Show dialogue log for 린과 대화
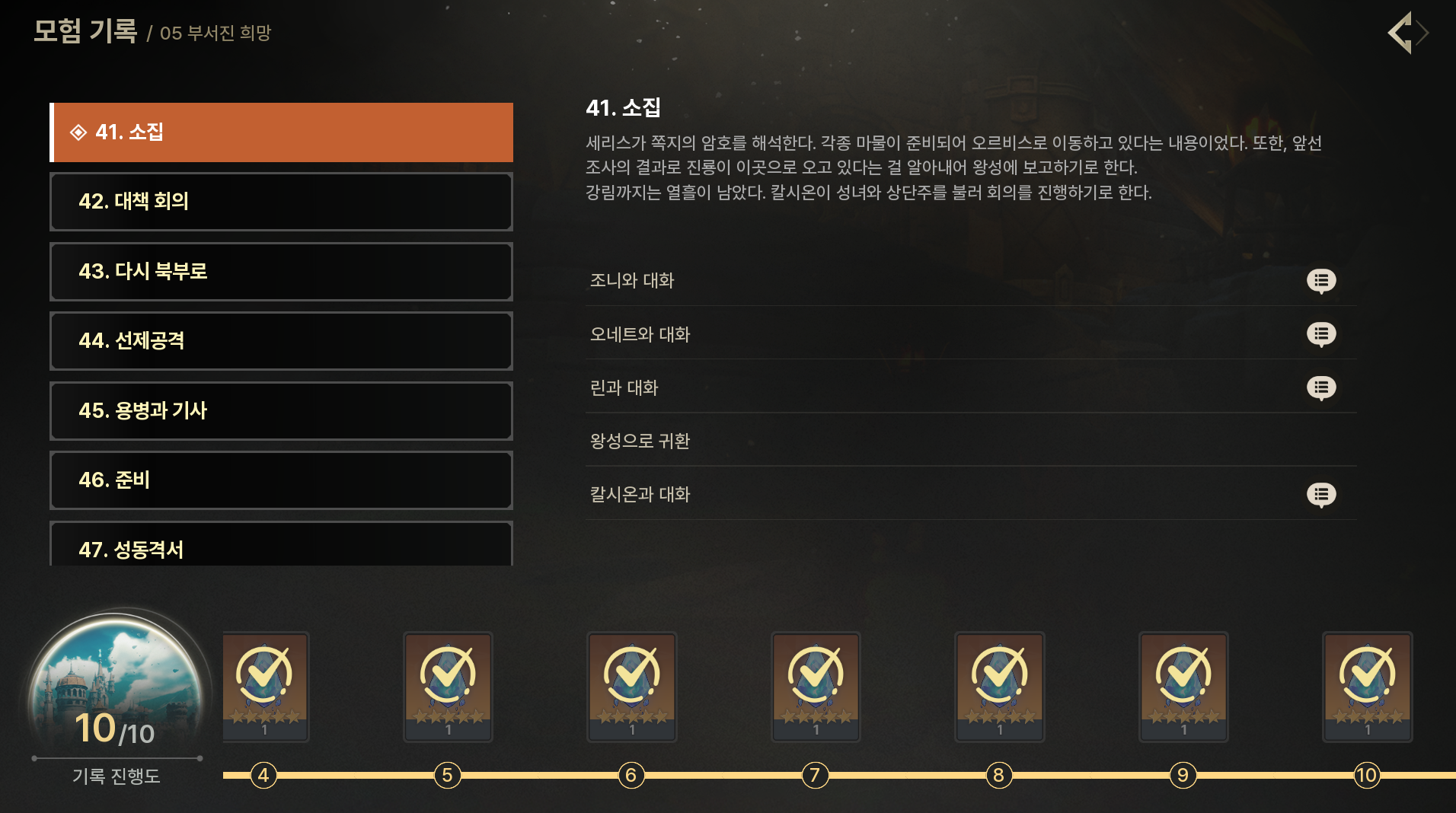Screen dimensions: 1456x813 click(x=1320, y=388)
